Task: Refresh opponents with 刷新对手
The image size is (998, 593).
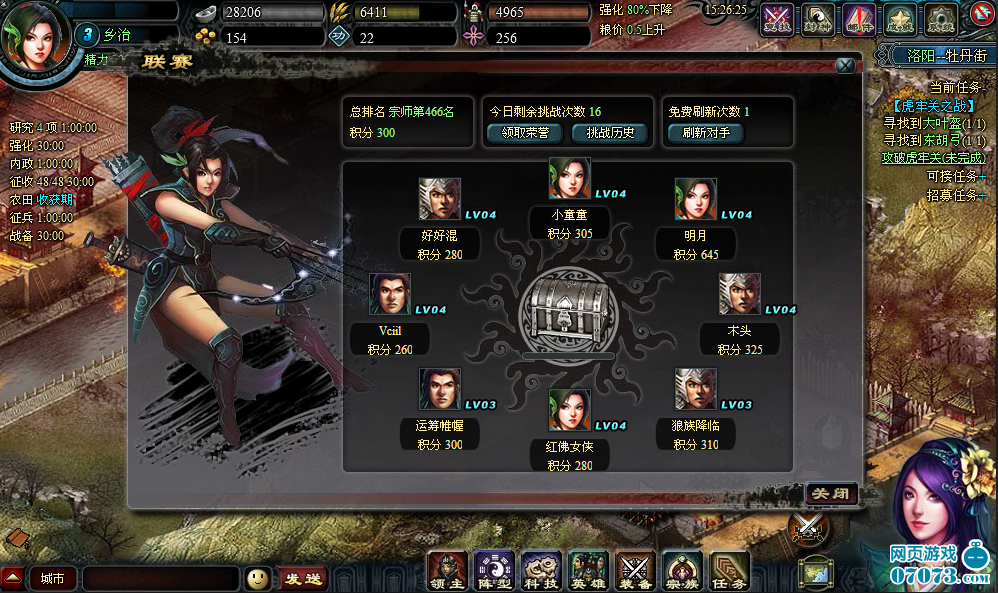Action: coord(707,133)
